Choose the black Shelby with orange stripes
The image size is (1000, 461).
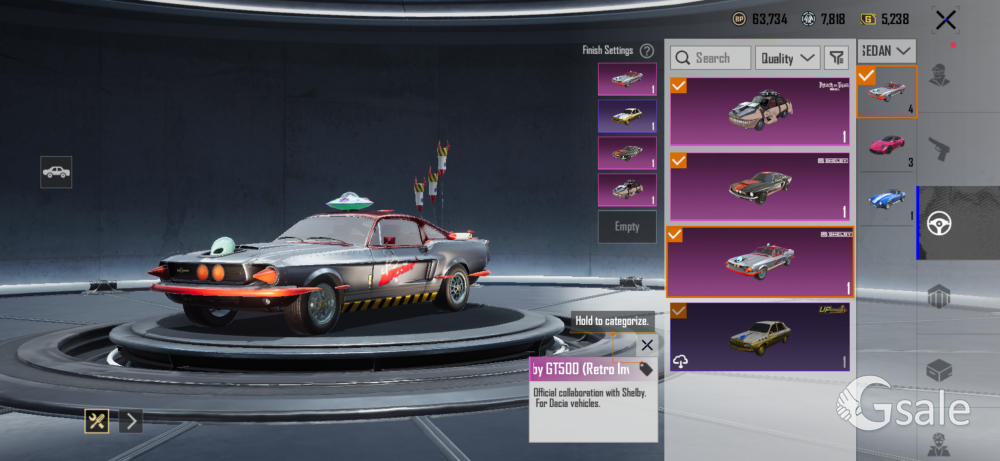760,186
